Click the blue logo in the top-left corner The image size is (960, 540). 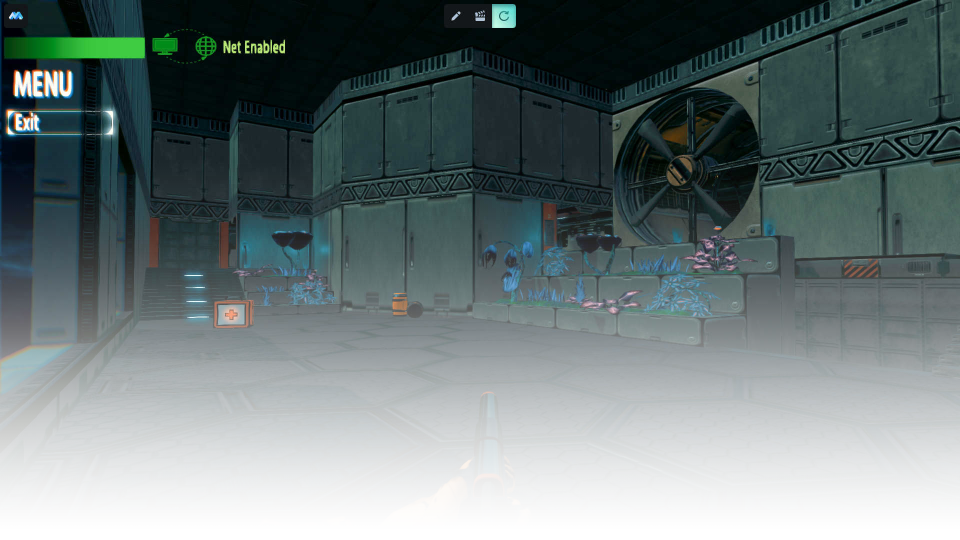coord(16,15)
